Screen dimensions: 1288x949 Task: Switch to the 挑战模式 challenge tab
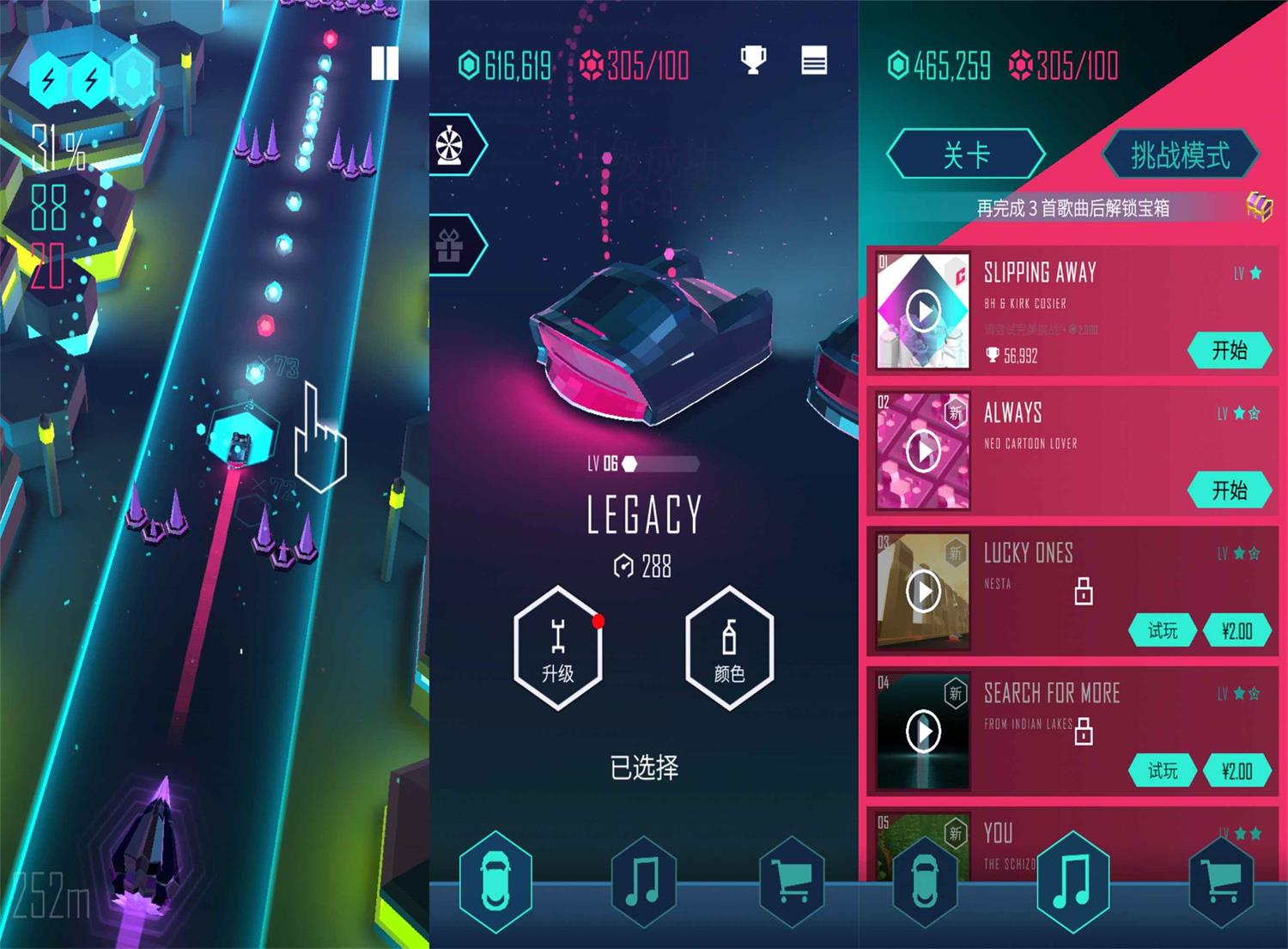(x=1180, y=155)
